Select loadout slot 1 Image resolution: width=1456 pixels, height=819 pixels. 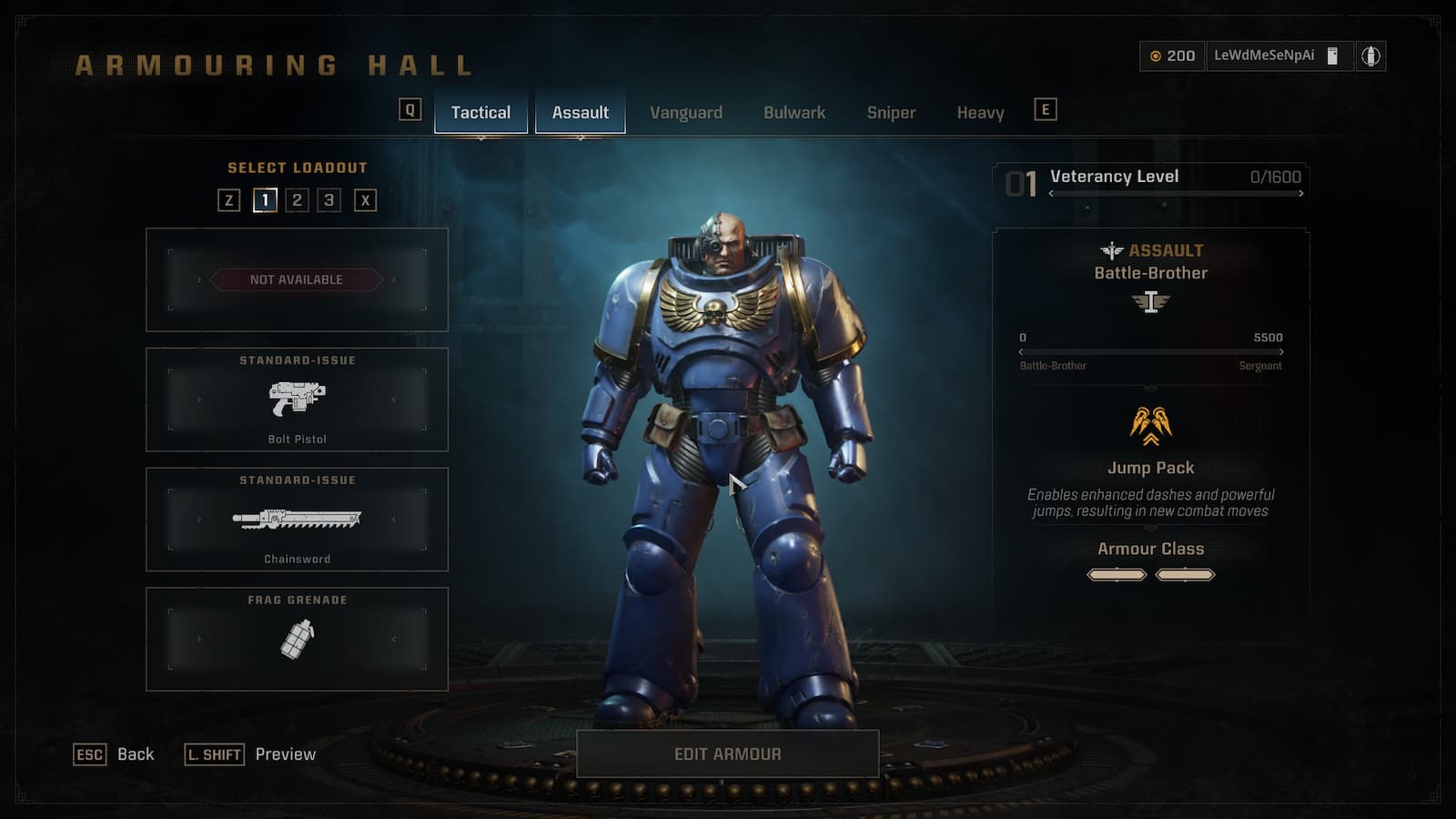coord(265,200)
